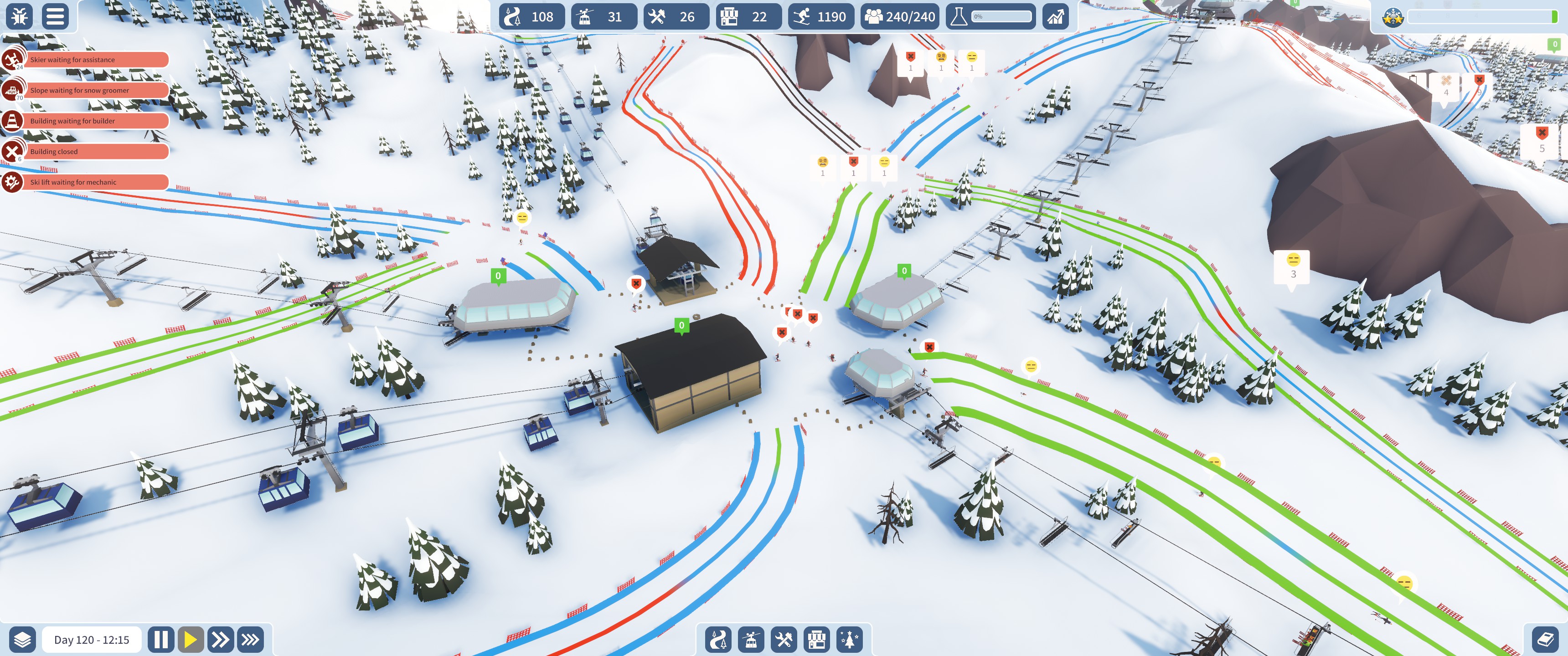Switch to double-arrow fast forward speed
1568x656 pixels.
click(x=220, y=640)
